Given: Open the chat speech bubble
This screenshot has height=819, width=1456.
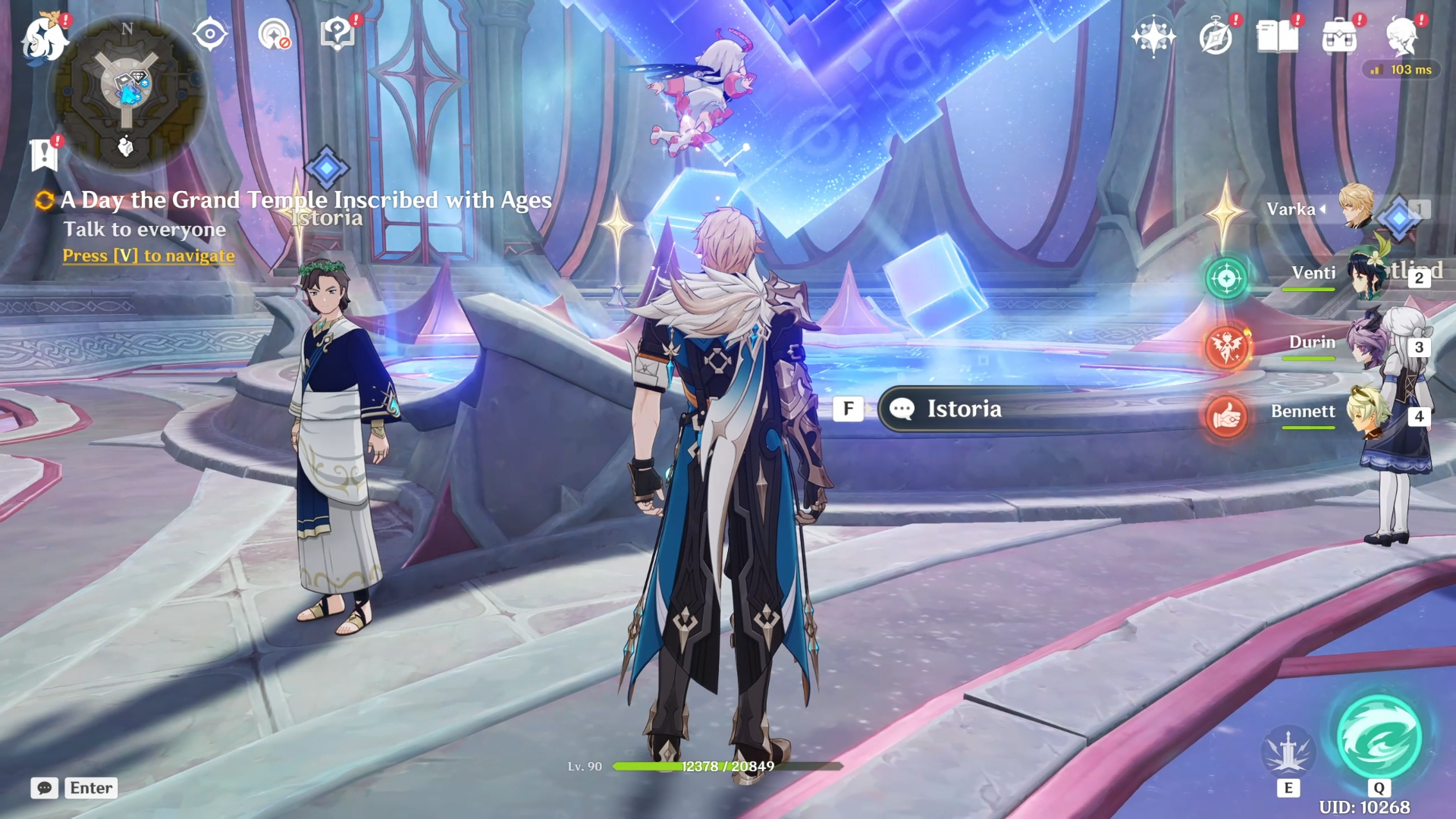Looking at the screenshot, I should (x=45, y=788).
